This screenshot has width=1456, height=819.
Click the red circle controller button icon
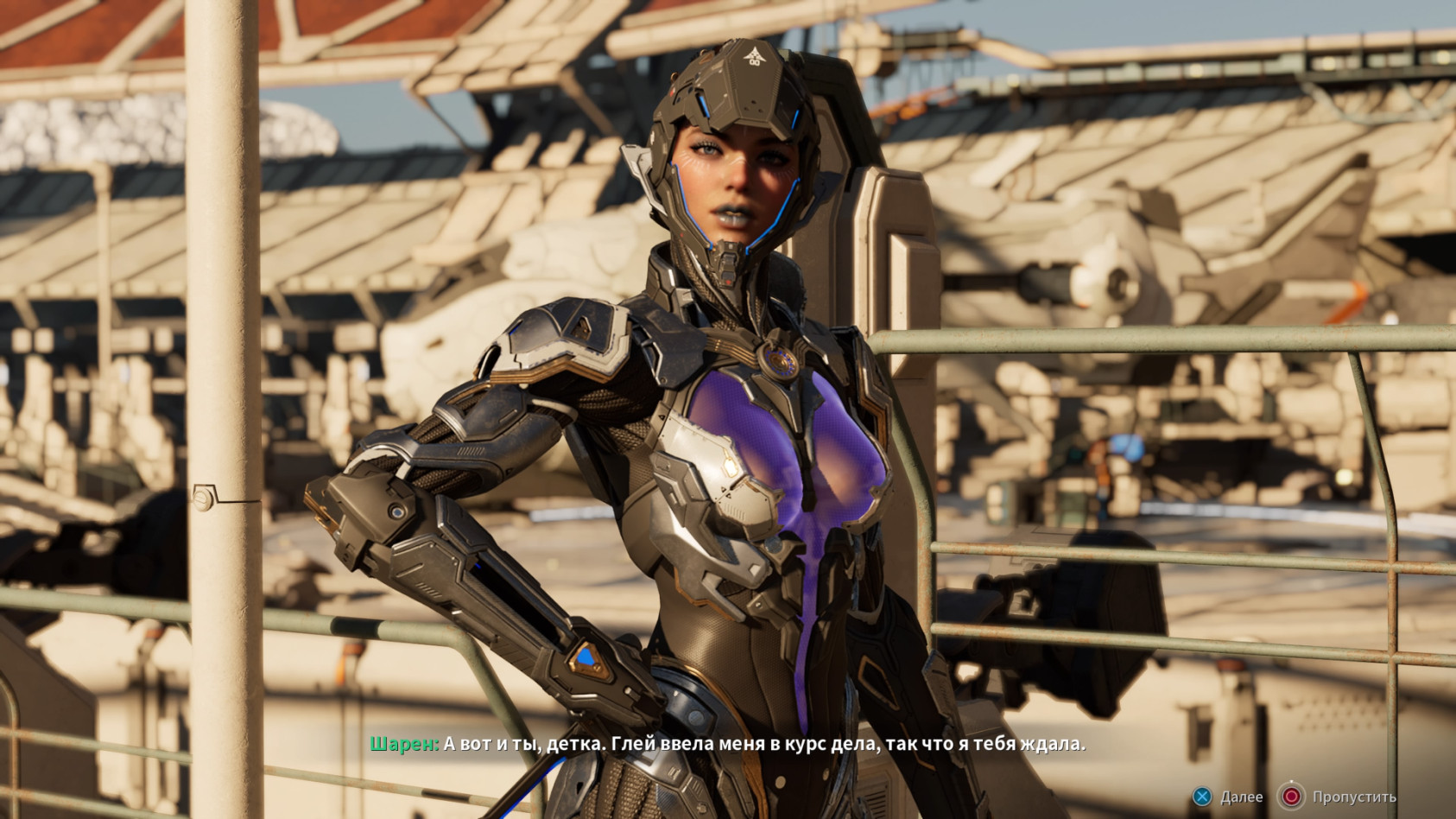coord(1291,797)
